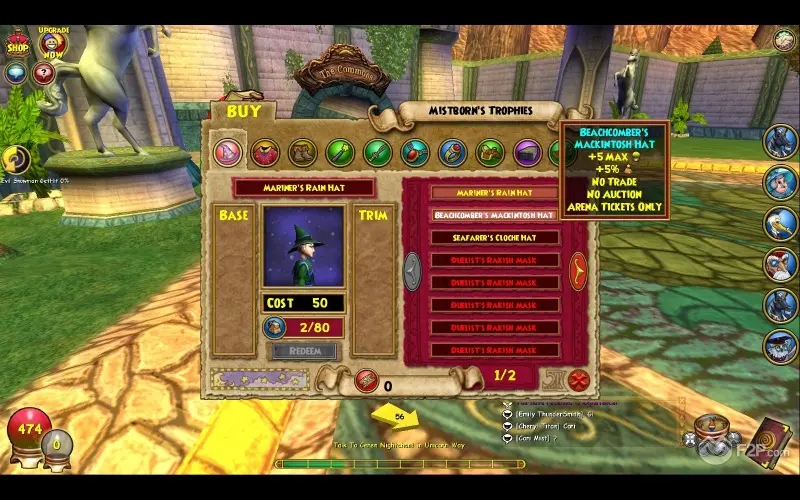Screen dimensions: 800x500
Task: Open the Crown Shop
Action: coord(18,43)
